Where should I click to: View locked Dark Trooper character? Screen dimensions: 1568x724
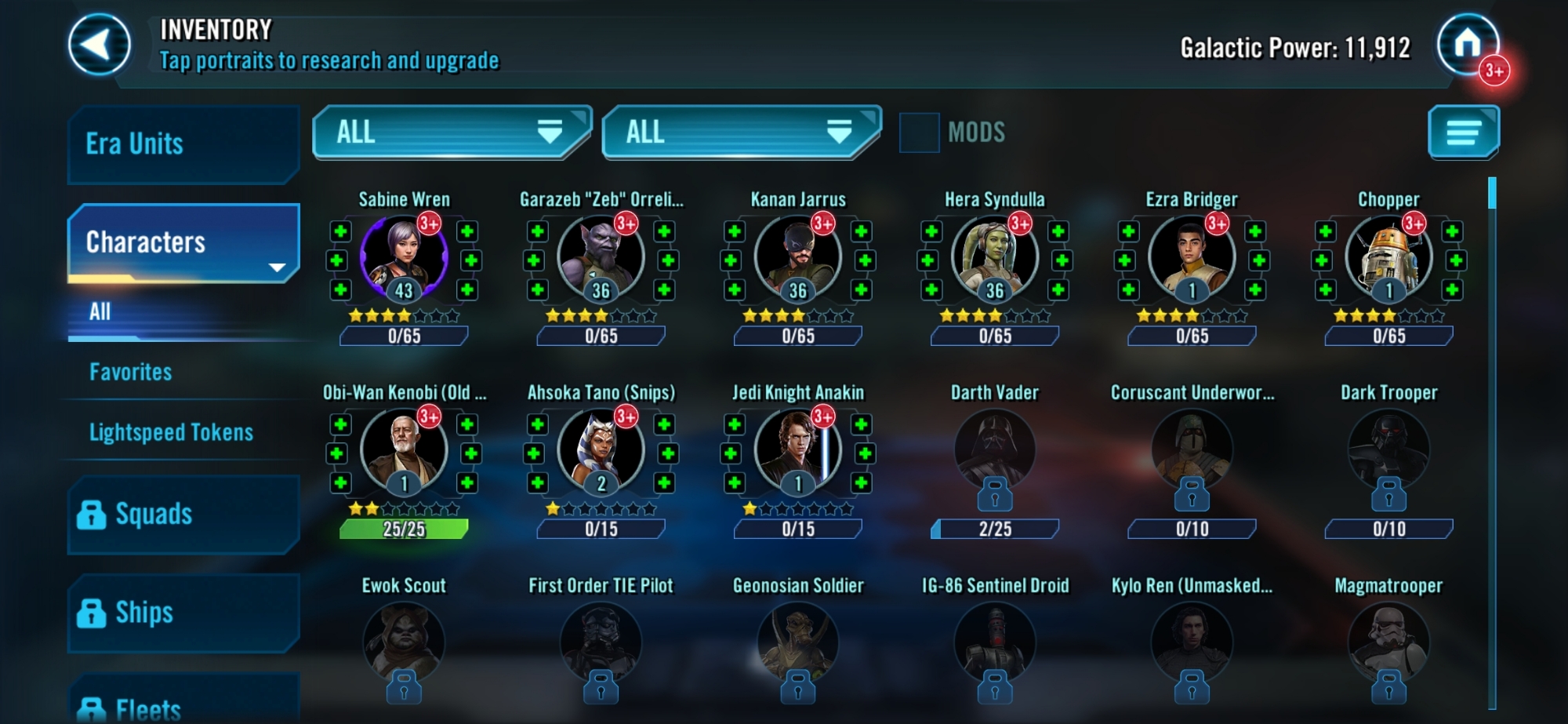point(1388,450)
